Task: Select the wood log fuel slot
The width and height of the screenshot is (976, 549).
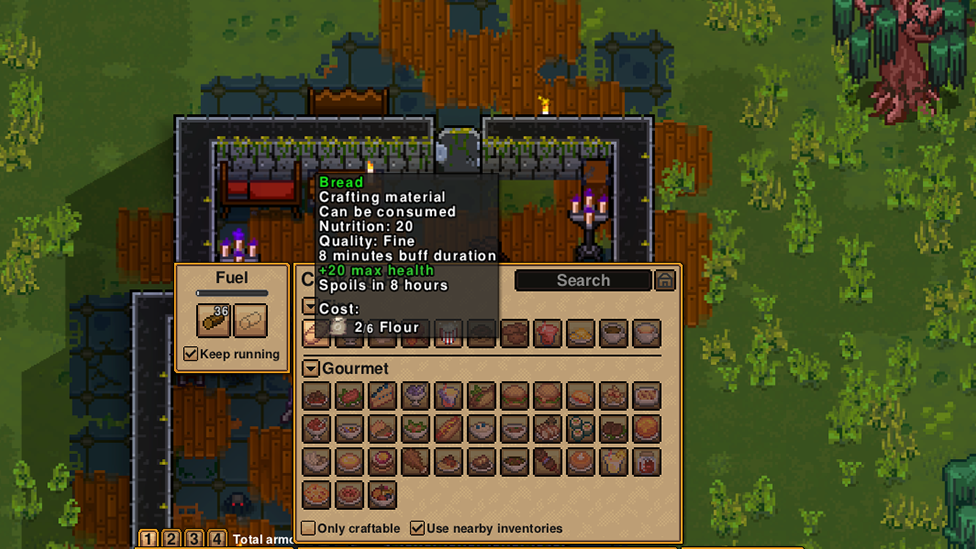Action: tap(213, 320)
